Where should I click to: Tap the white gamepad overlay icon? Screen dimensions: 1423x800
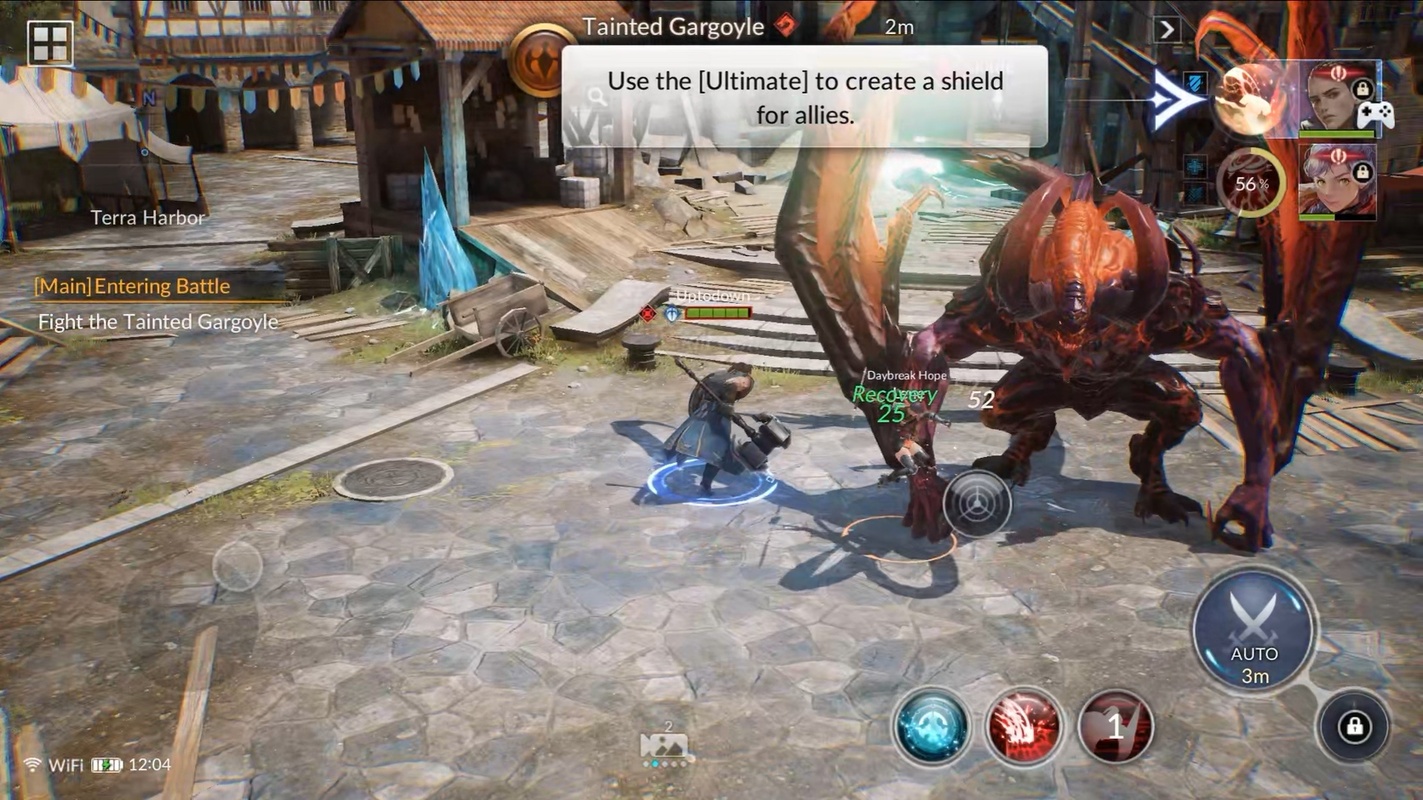(x=1376, y=115)
